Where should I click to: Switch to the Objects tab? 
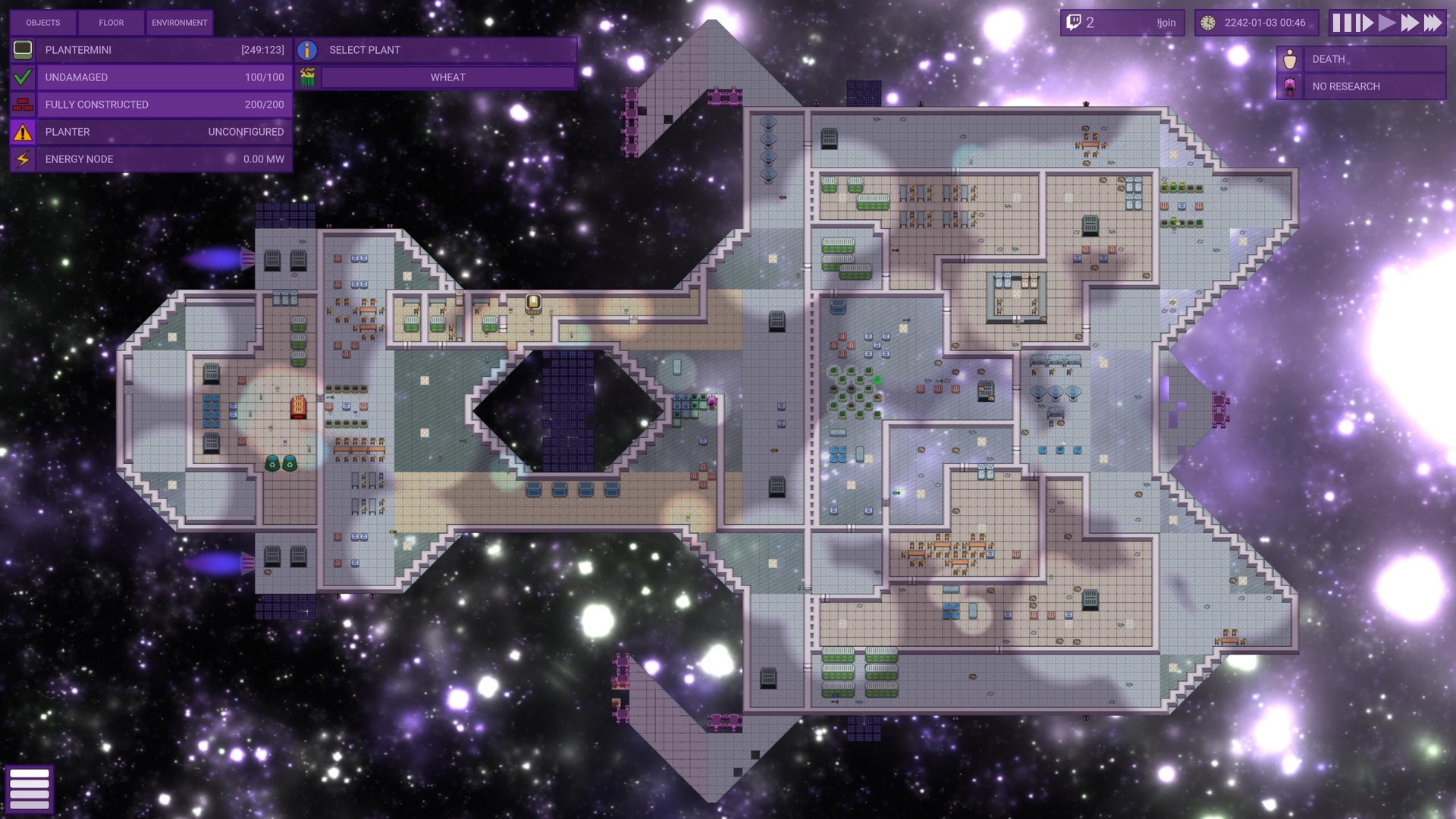pyautogui.click(x=43, y=23)
